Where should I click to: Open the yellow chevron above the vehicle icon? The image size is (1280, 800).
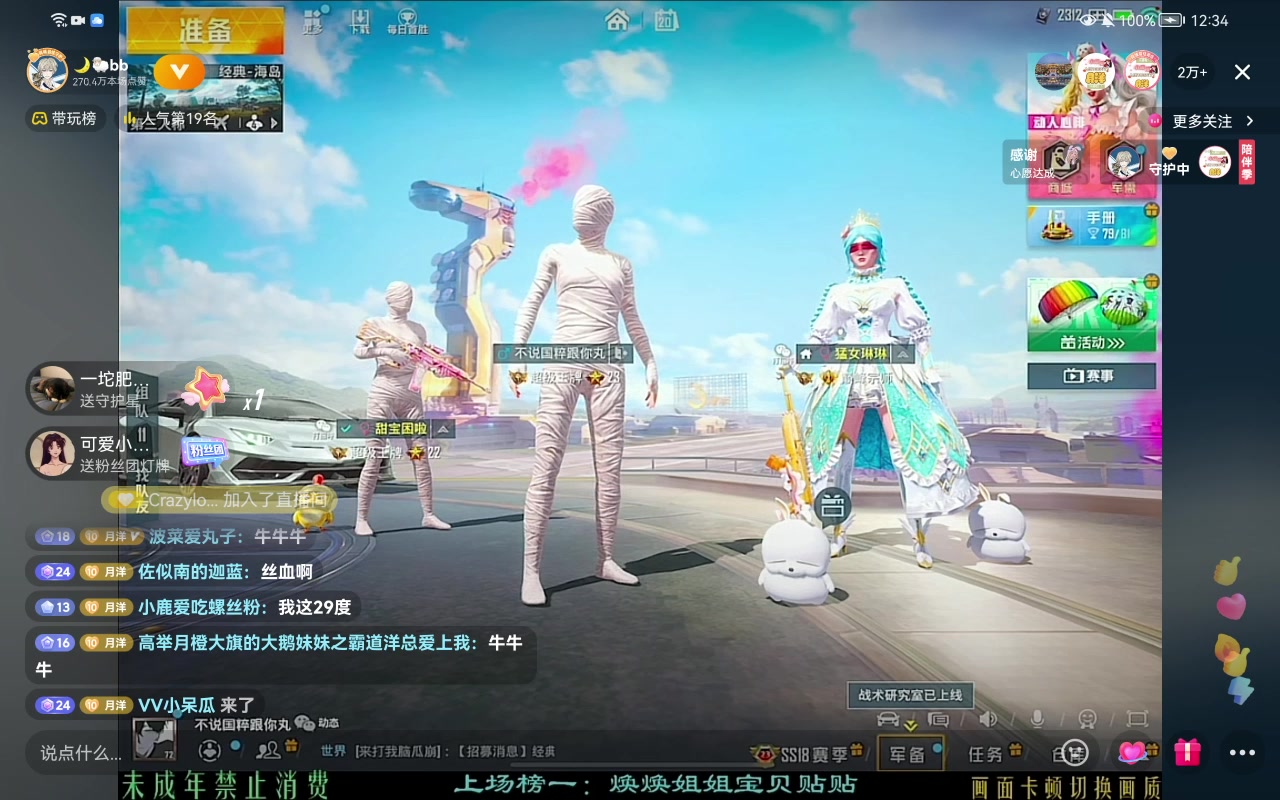coord(909,726)
